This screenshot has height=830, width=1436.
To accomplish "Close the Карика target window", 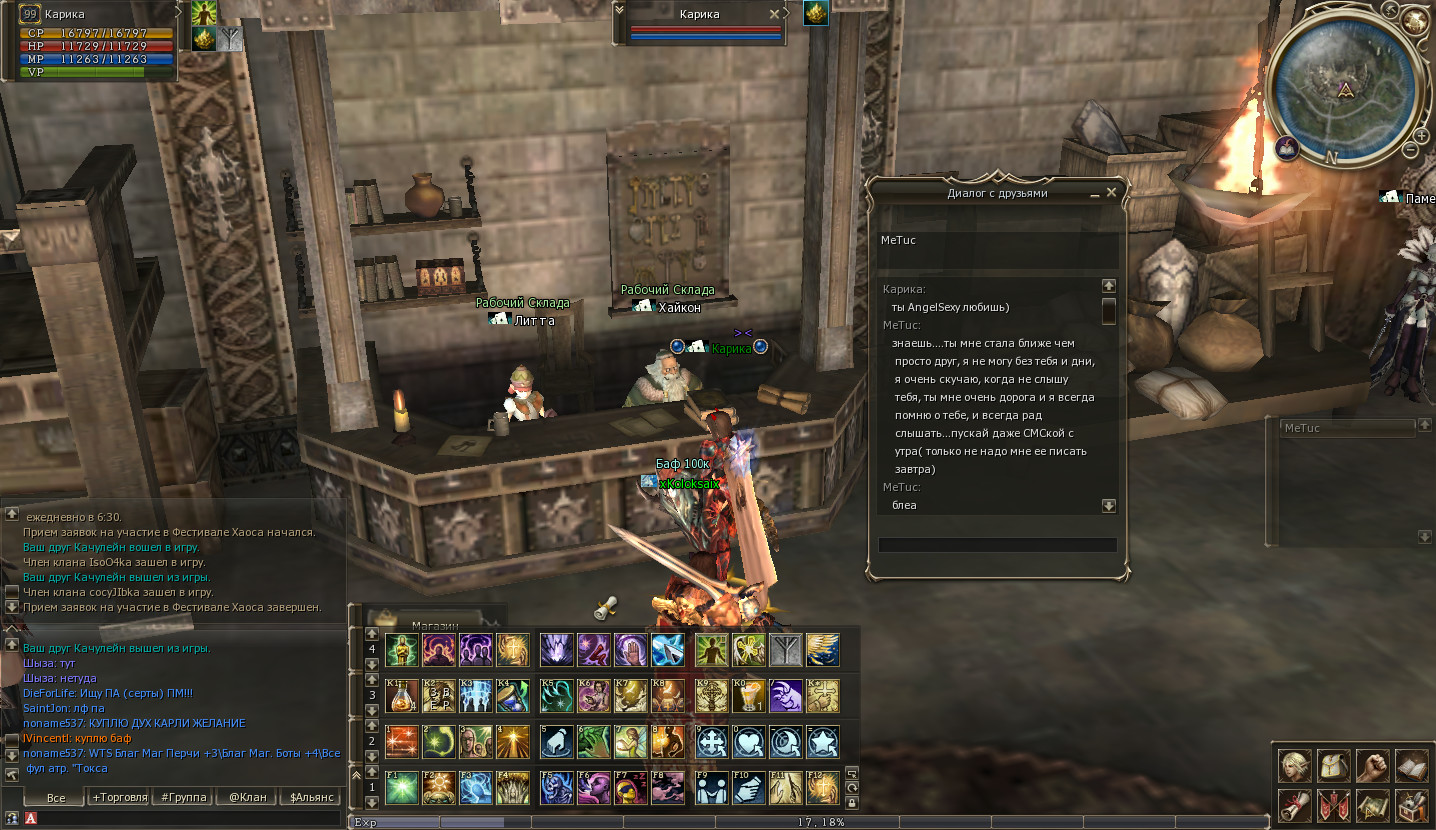I will (773, 15).
